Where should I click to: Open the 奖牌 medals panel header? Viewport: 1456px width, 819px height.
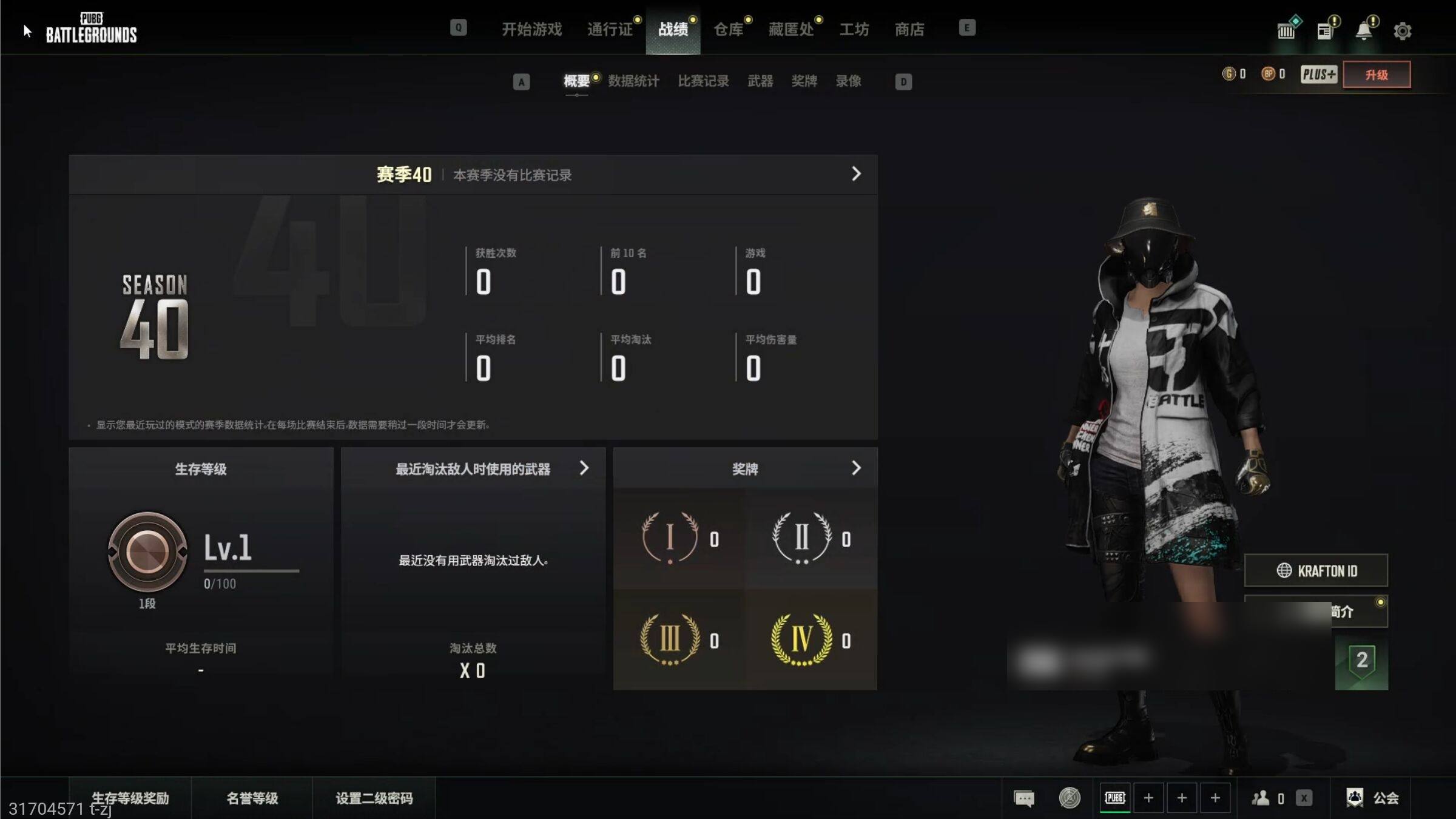pyautogui.click(x=745, y=469)
